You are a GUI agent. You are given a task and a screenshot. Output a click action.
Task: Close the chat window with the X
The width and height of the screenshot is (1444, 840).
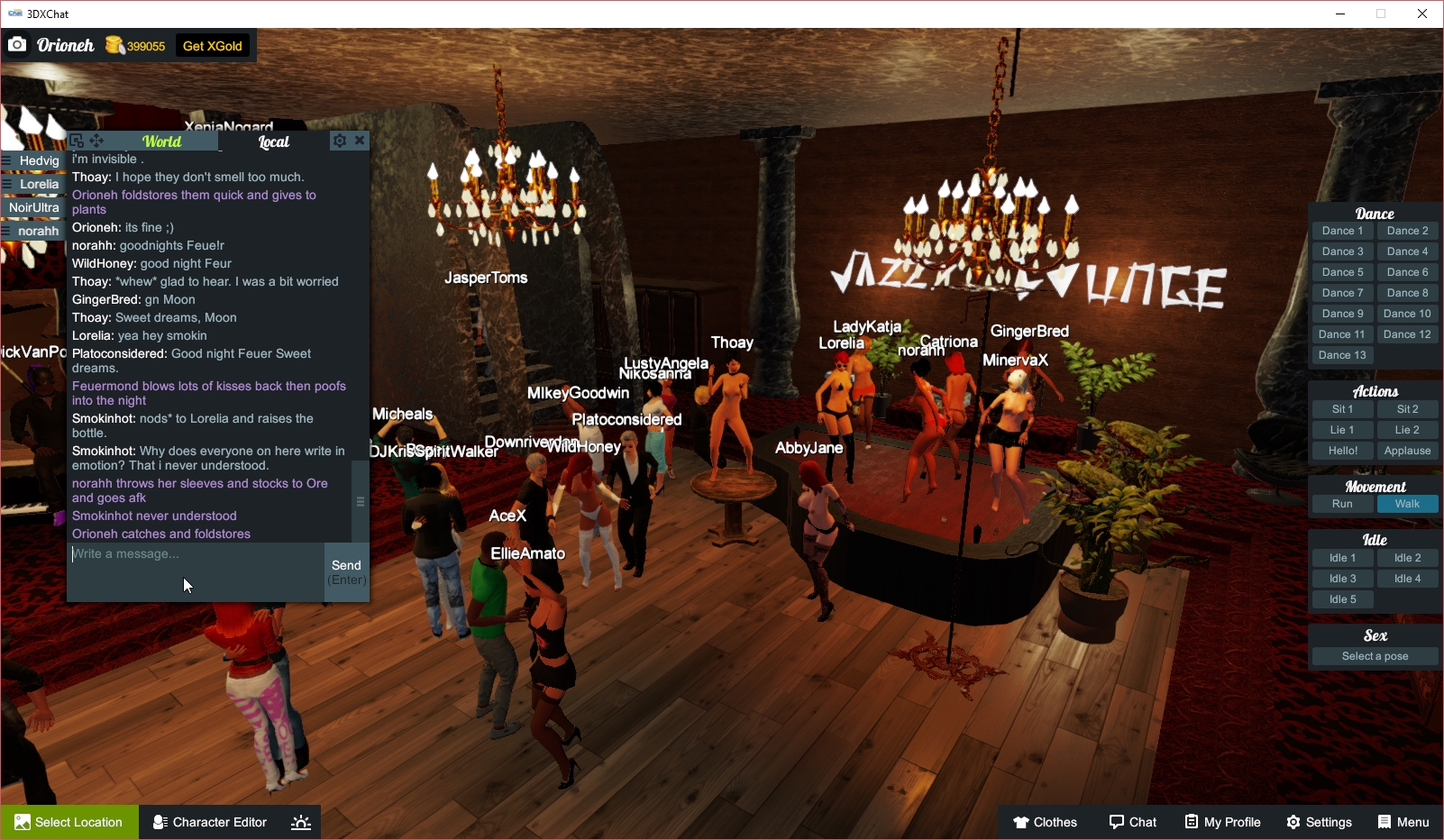[360, 141]
